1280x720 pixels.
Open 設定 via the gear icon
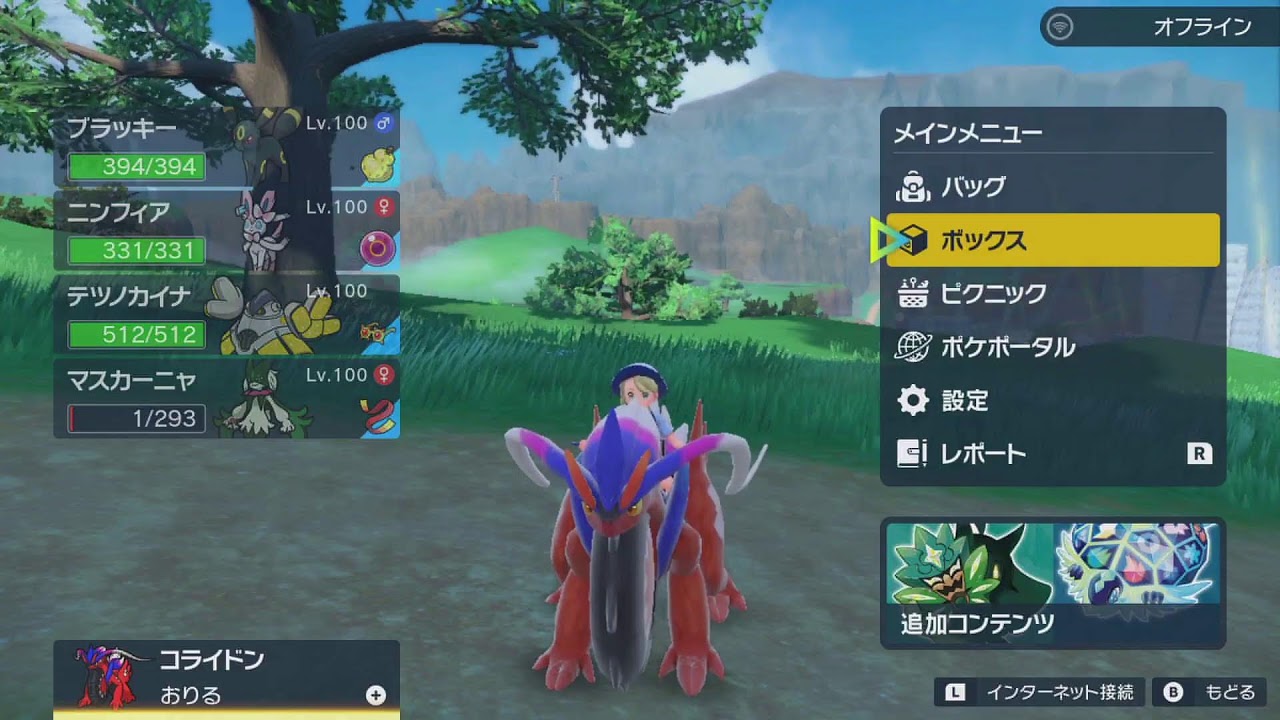[911, 399]
